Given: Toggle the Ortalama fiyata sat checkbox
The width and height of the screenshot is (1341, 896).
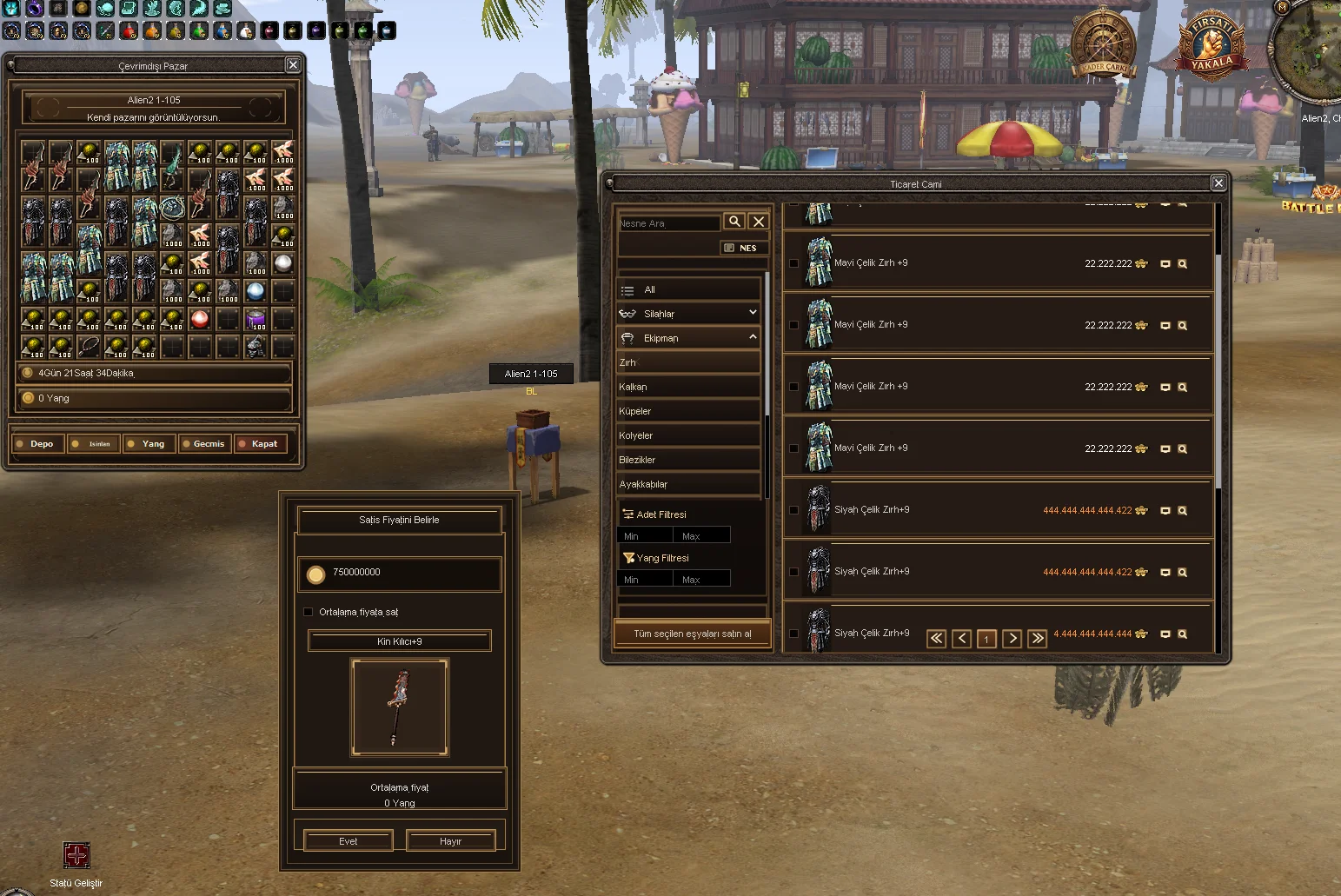Looking at the screenshot, I should point(309,612).
